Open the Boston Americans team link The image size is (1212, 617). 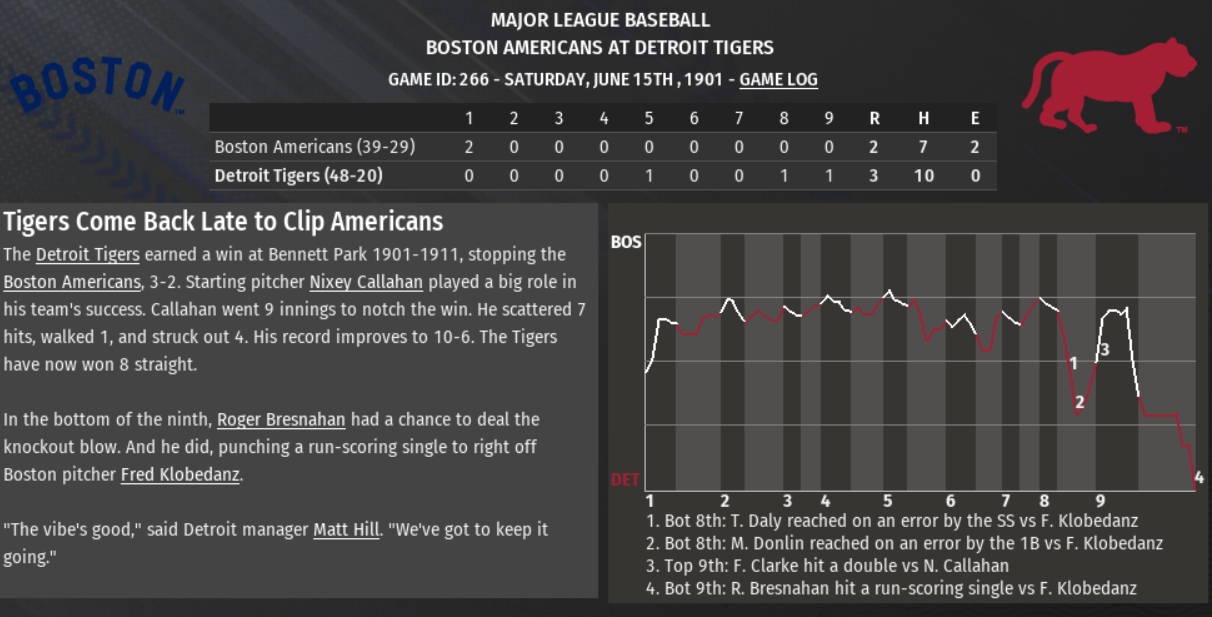(71, 282)
